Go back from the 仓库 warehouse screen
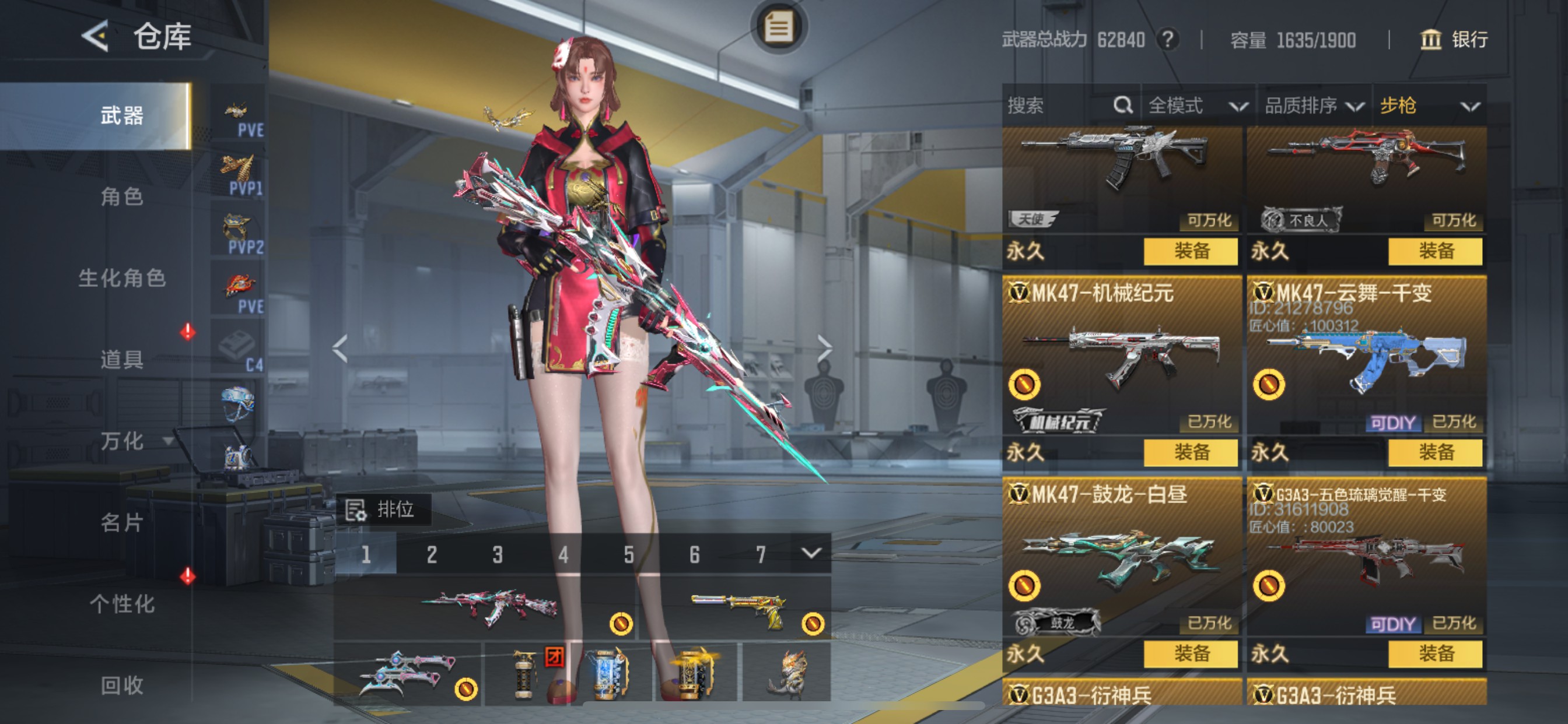 pyautogui.click(x=96, y=37)
